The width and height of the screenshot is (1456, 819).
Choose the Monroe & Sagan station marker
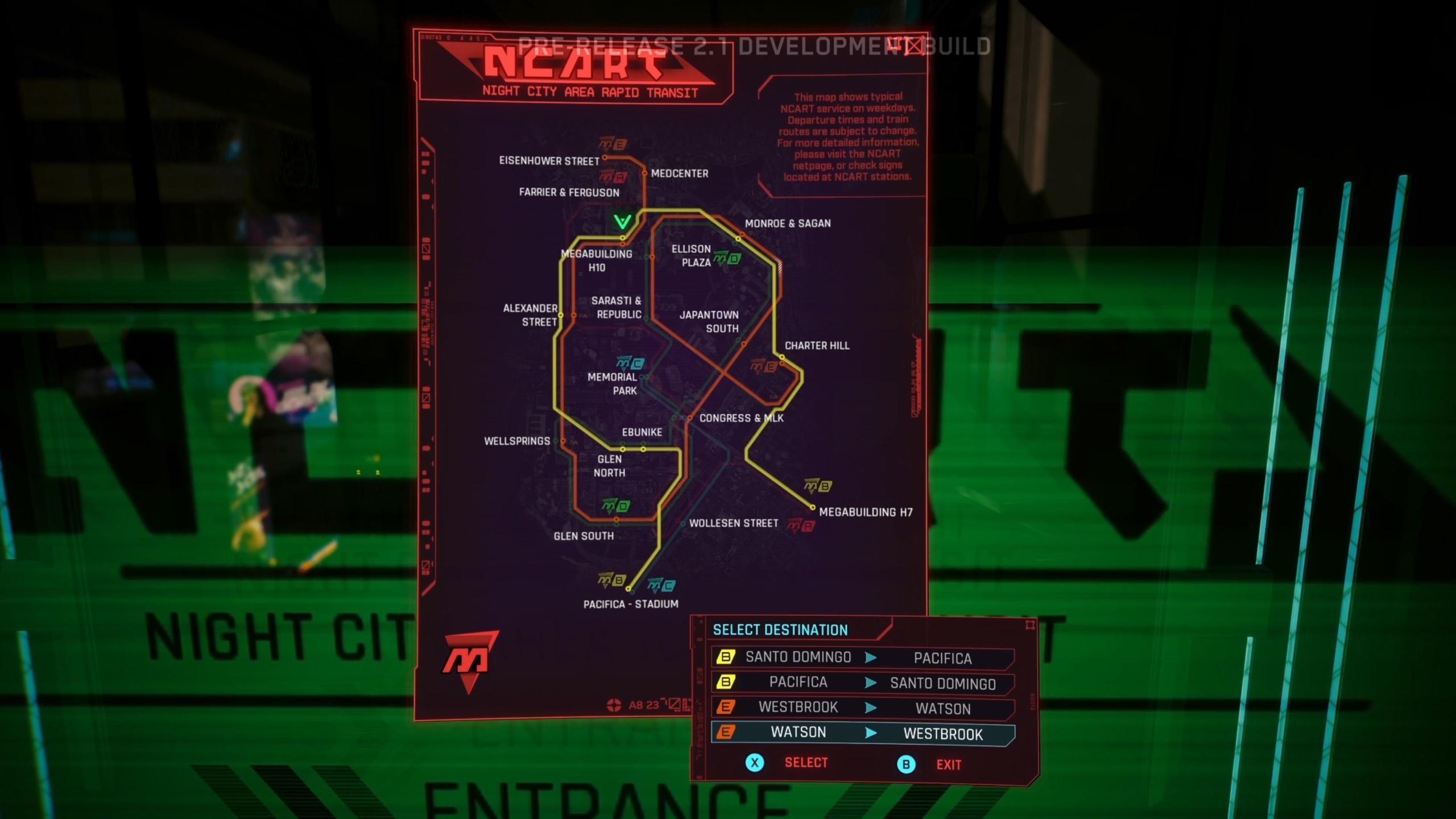[739, 238]
